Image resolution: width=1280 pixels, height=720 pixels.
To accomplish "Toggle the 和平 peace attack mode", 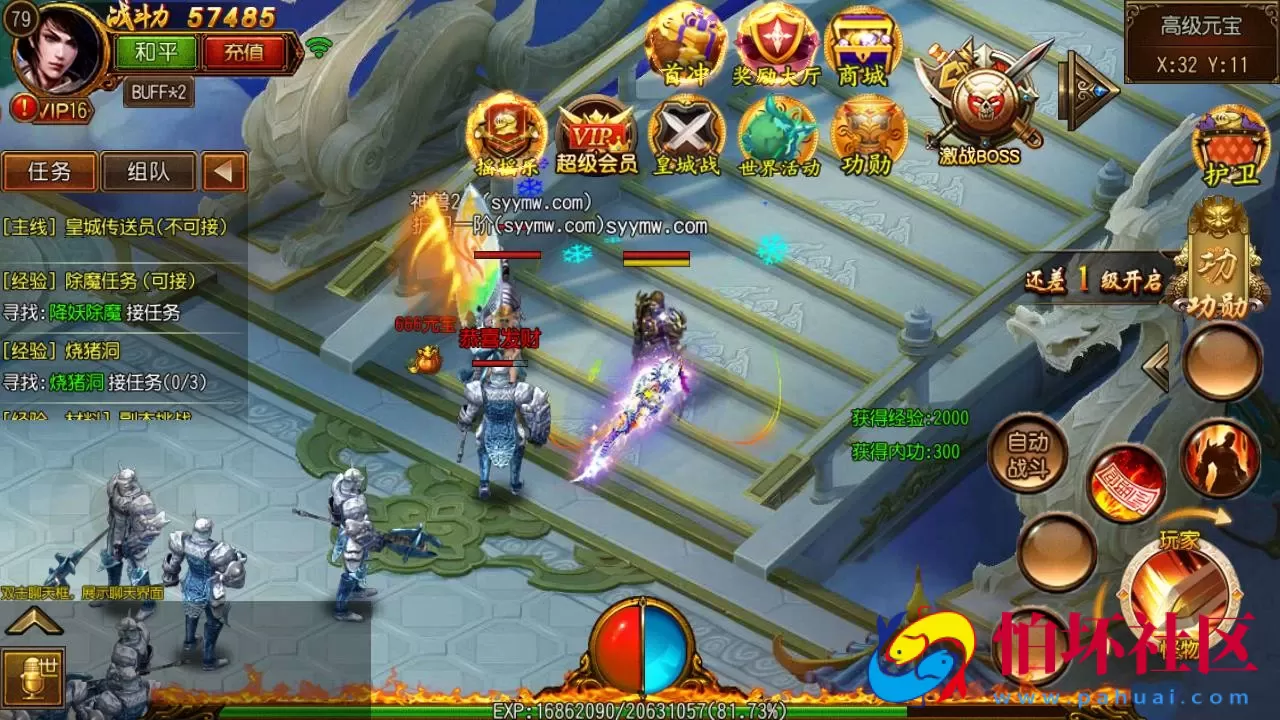I will 157,53.
